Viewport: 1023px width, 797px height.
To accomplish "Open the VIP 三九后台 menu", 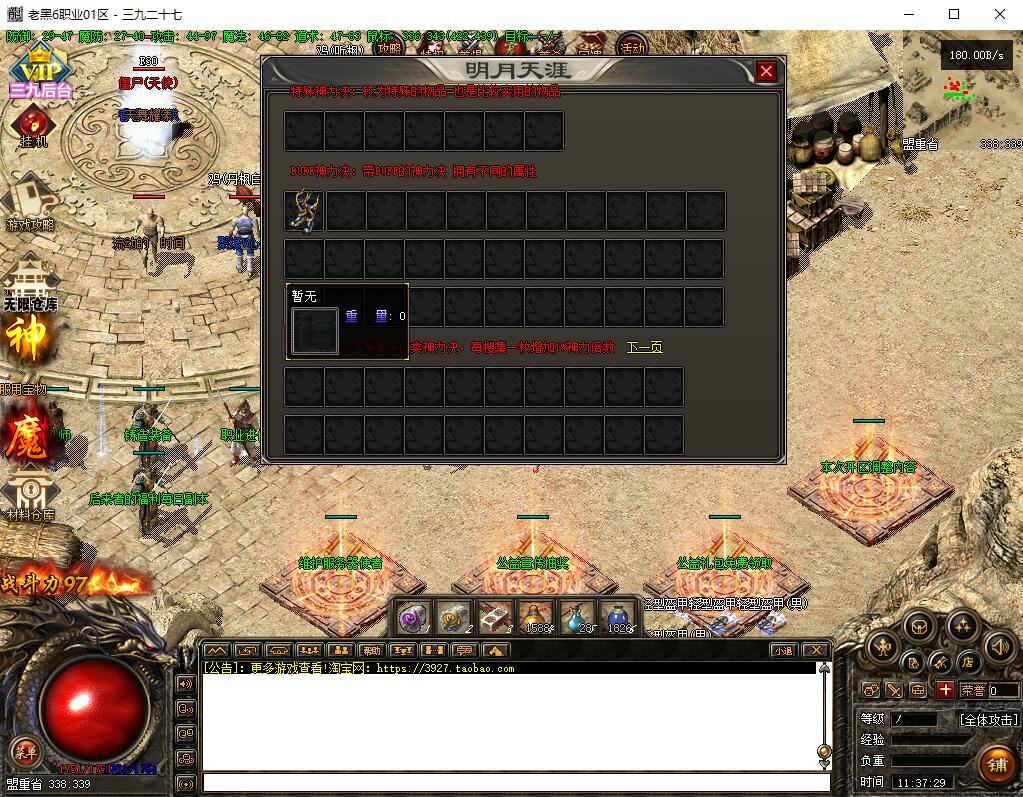I will pyautogui.click(x=41, y=70).
